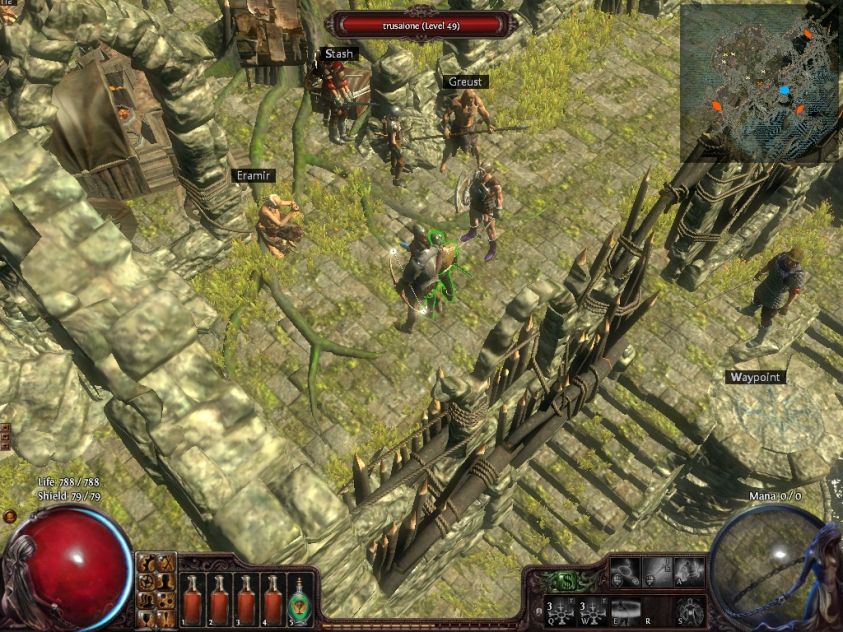Image resolution: width=843 pixels, height=632 pixels.
Task: Drink the red life flask in slot 1
Action: point(192,600)
